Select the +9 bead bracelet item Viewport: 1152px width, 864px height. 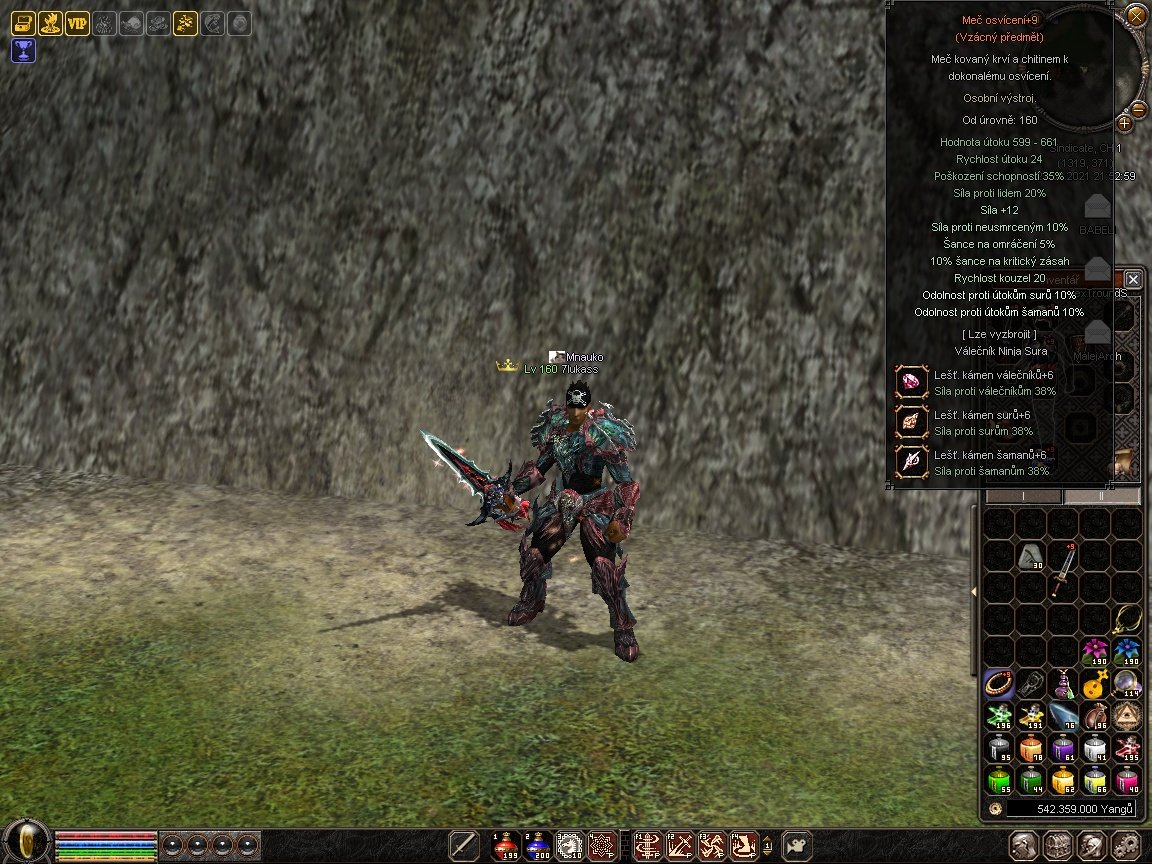click(999, 684)
